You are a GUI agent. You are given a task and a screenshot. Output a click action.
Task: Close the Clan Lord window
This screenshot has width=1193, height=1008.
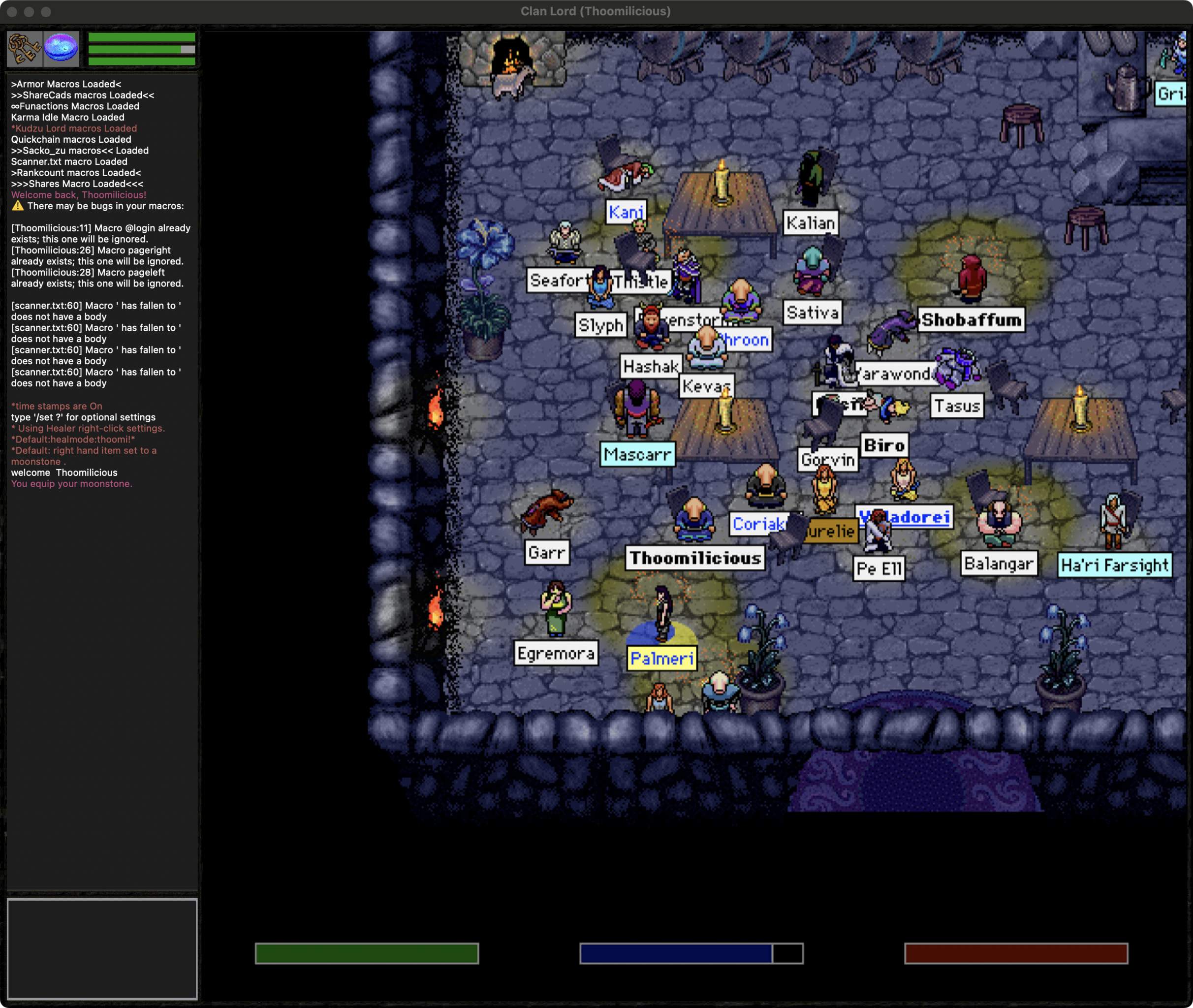(12, 11)
